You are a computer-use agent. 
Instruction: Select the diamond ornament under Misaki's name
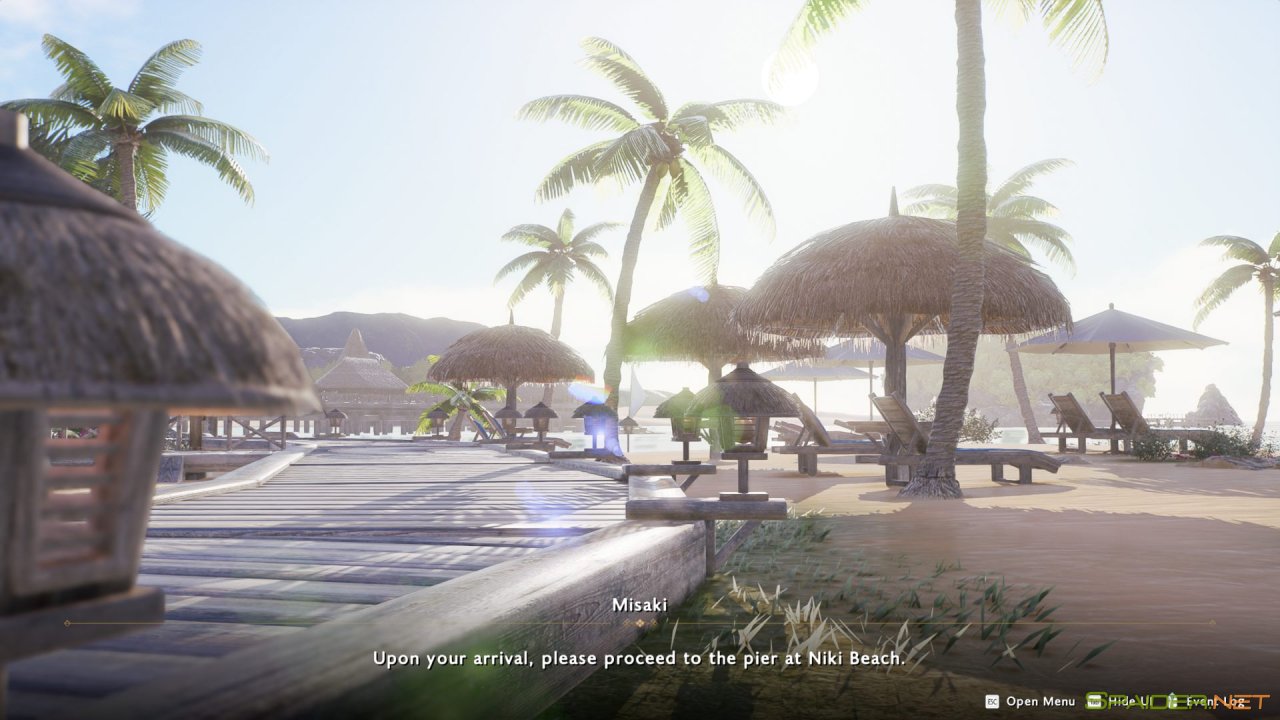tap(640, 623)
